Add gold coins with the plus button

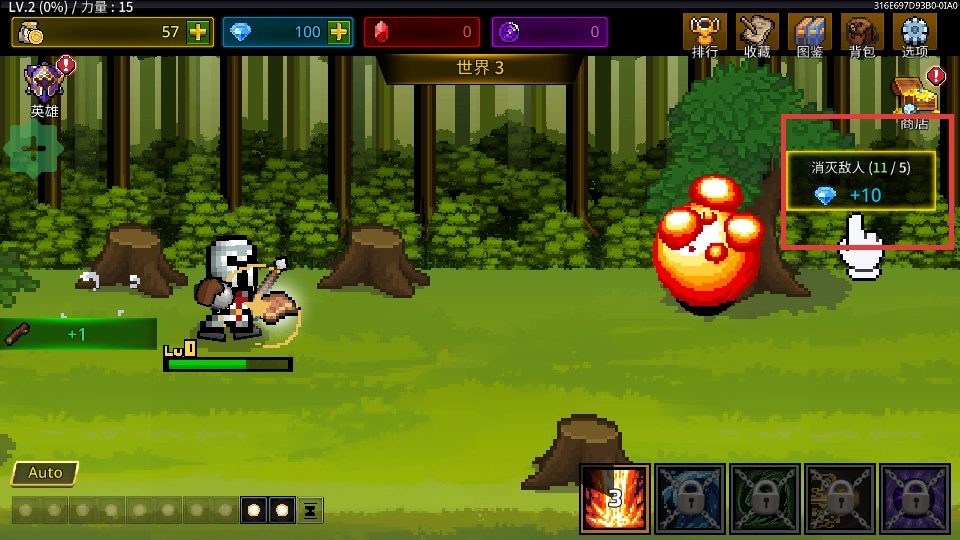pos(198,32)
